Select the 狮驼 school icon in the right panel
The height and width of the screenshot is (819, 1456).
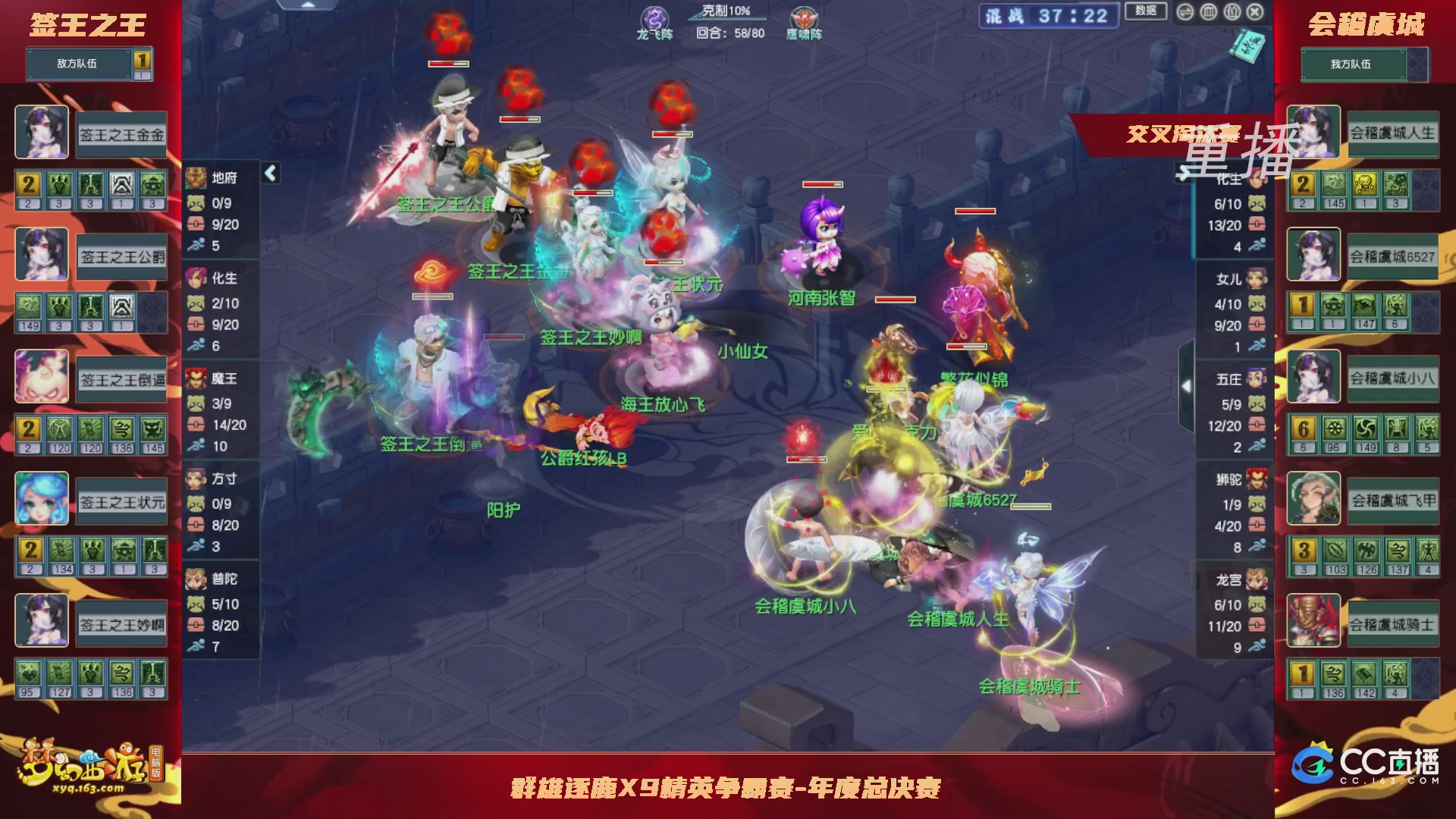[x=1257, y=479]
